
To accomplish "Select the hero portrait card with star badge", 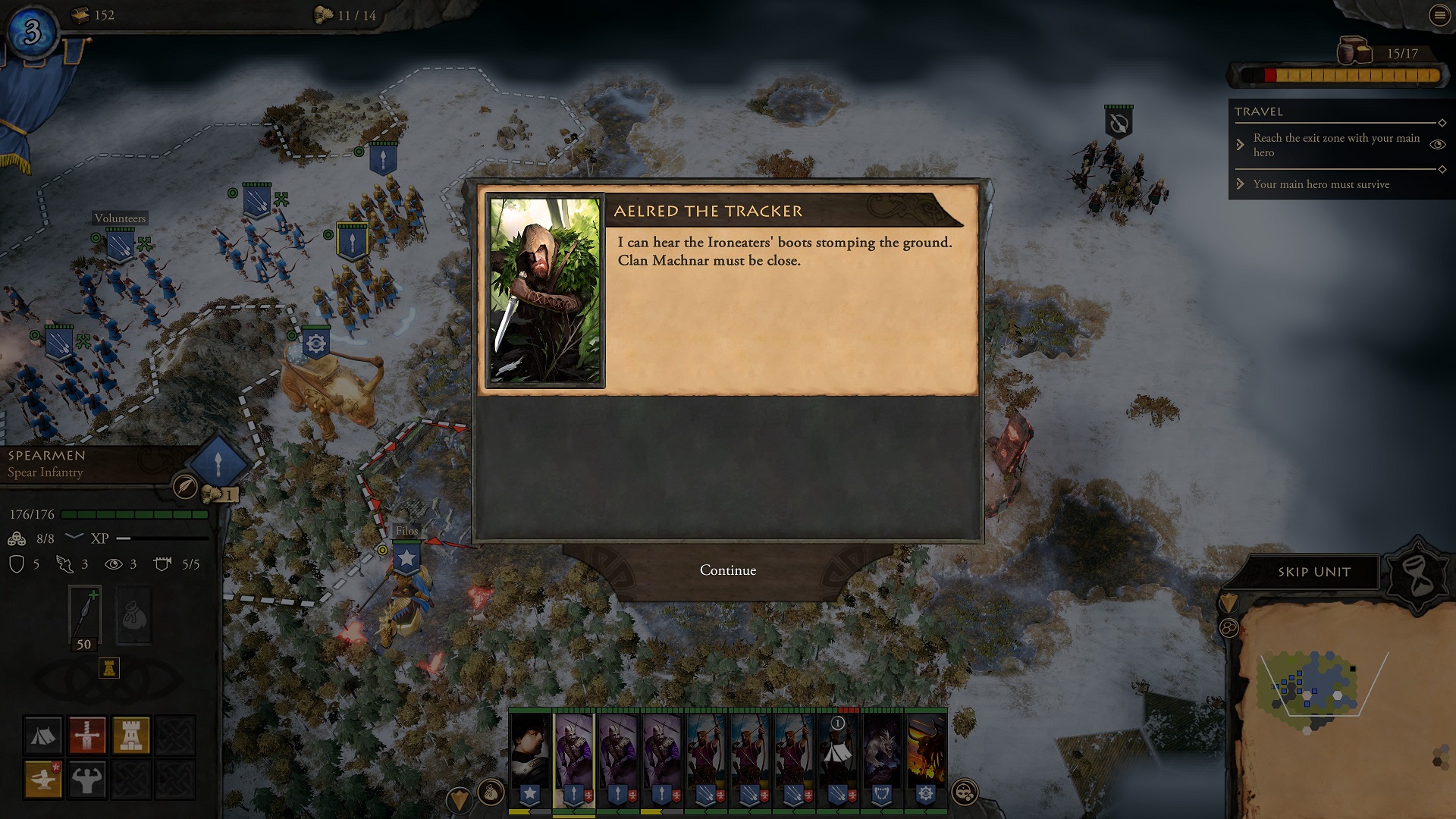I will click(x=529, y=757).
